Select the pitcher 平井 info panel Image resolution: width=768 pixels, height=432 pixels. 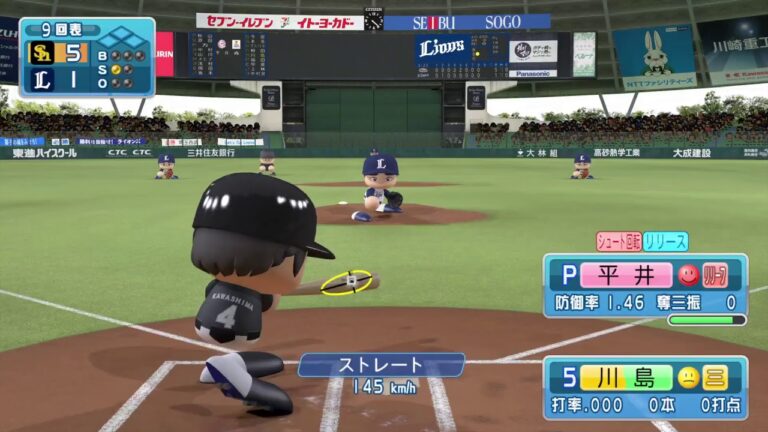[x=645, y=286]
